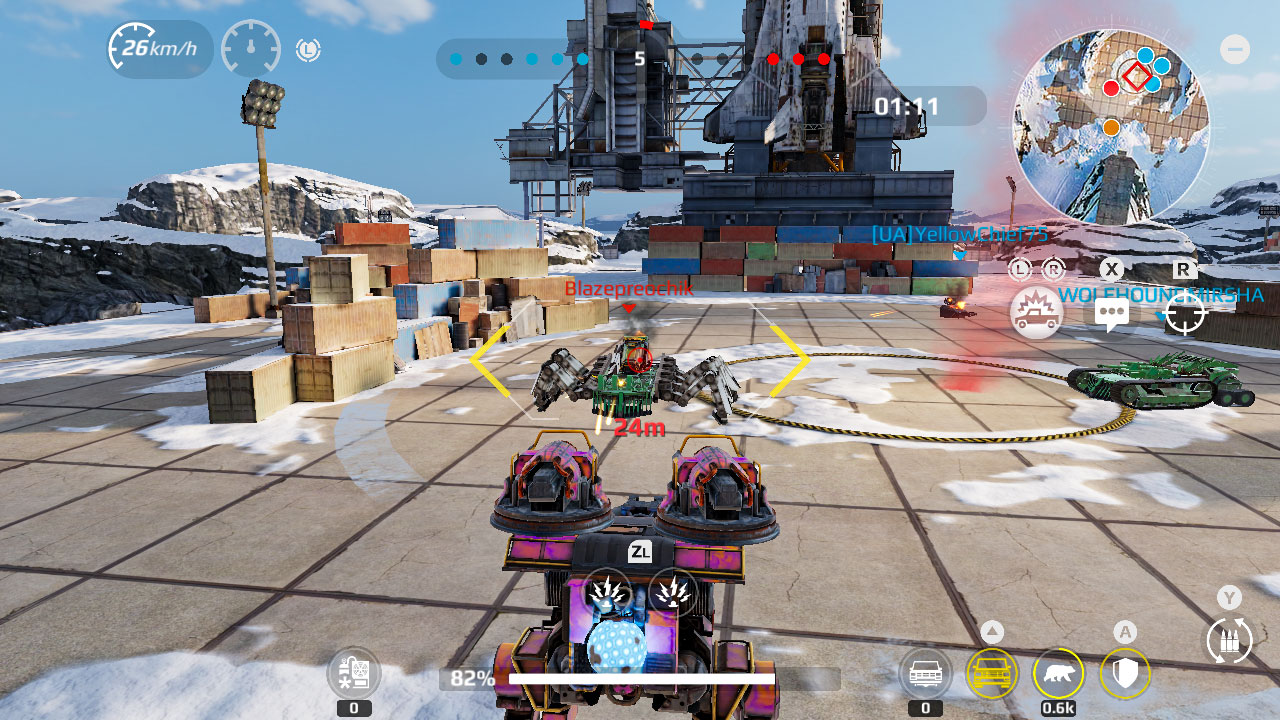Screen dimensions: 1280x720
Task: Click the minus button beside the minimap
Action: (x=1235, y=49)
